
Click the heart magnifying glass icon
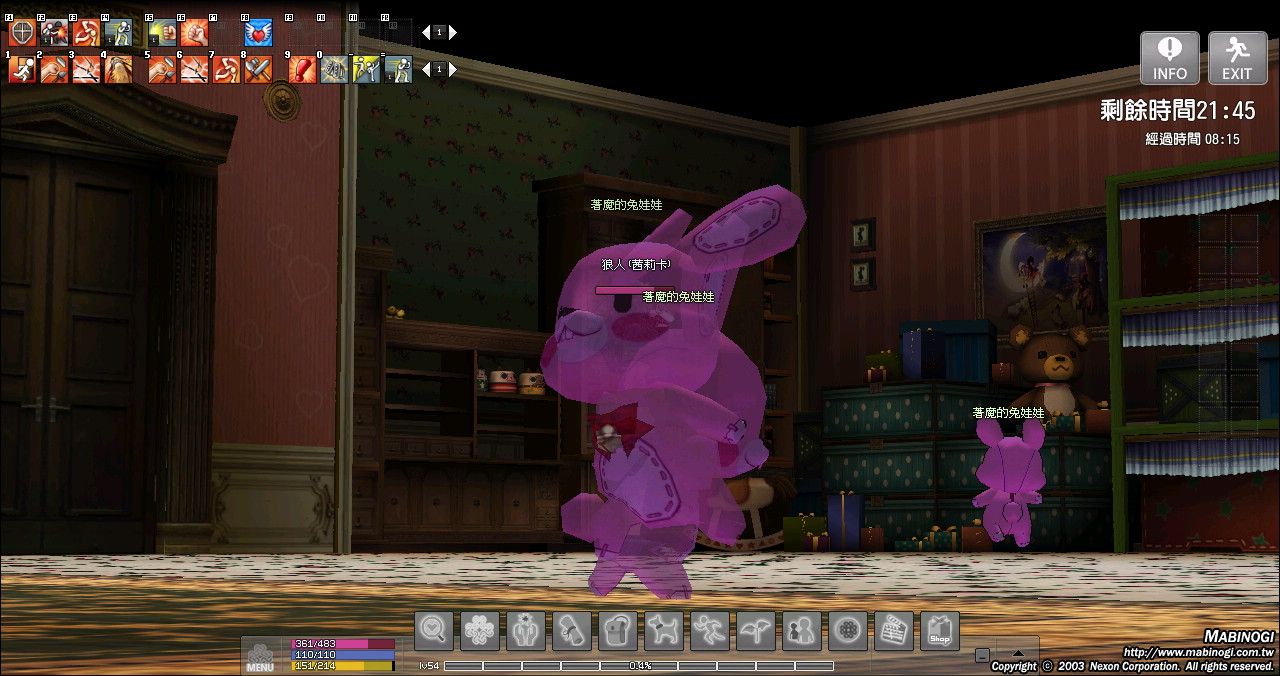click(x=434, y=631)
